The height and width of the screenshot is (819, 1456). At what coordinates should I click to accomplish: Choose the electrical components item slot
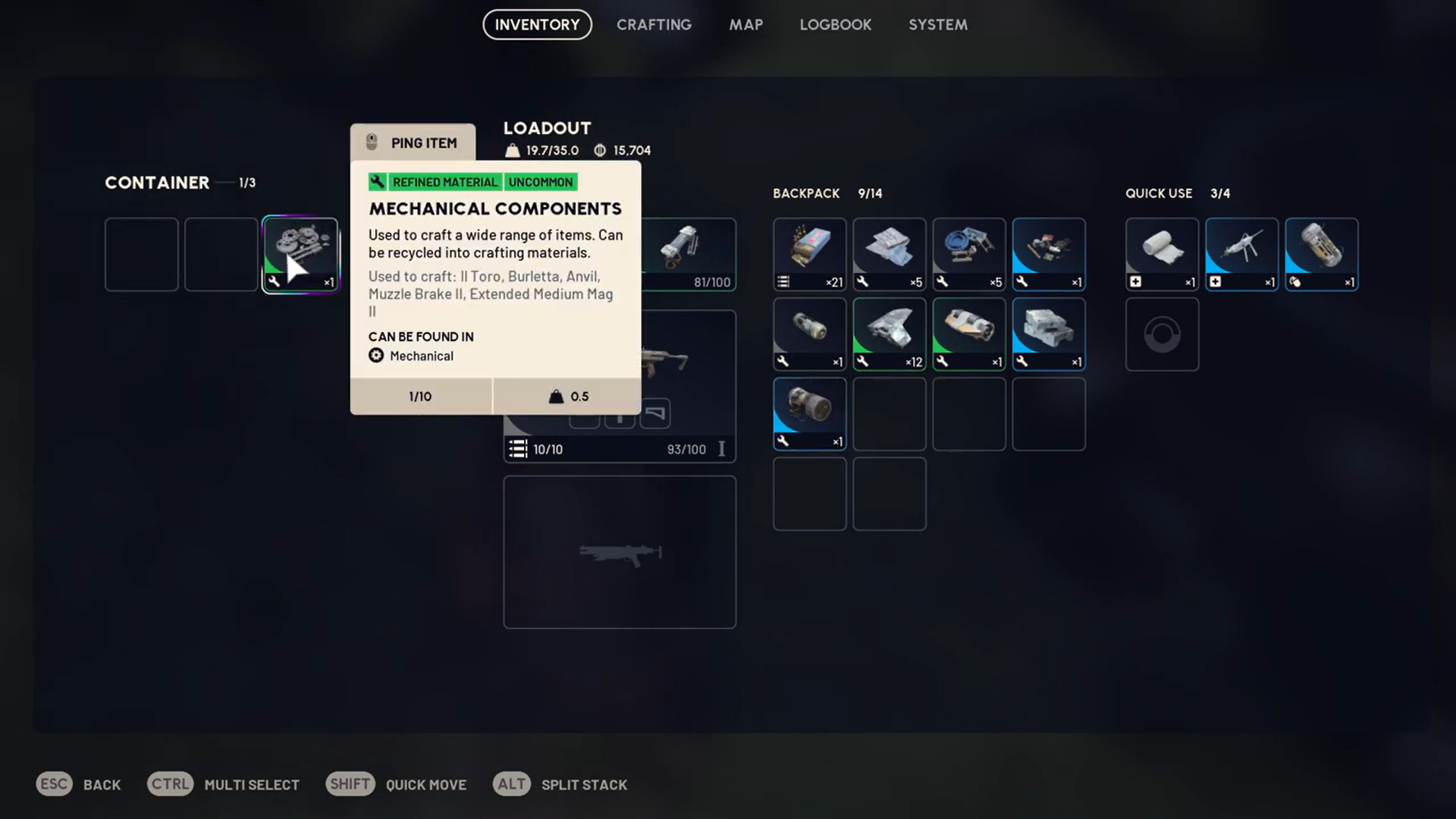(x=1048, y=255)
